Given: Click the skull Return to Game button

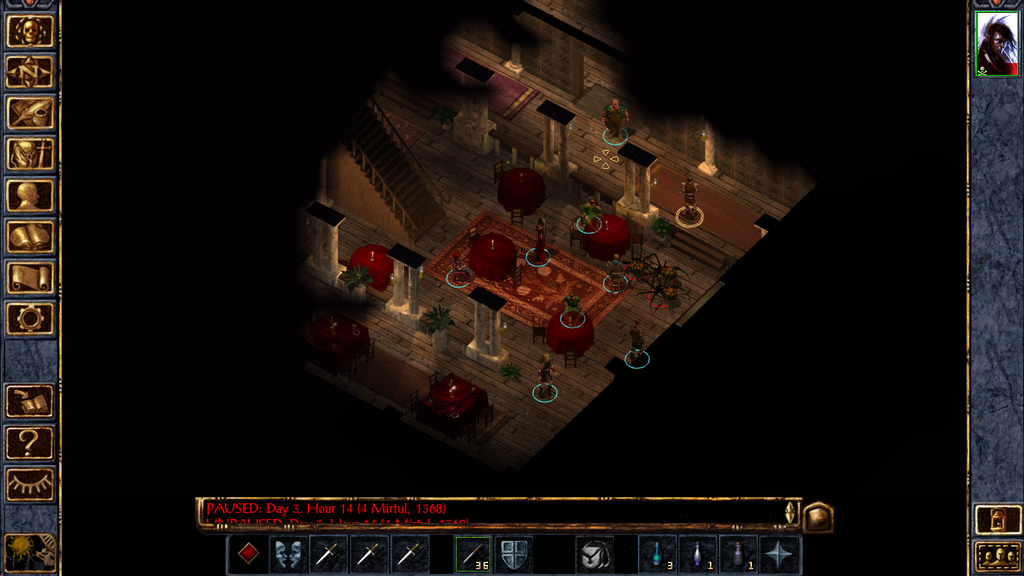Looking at the screenshot, I should pyautogui.click(x=30, y=31).
